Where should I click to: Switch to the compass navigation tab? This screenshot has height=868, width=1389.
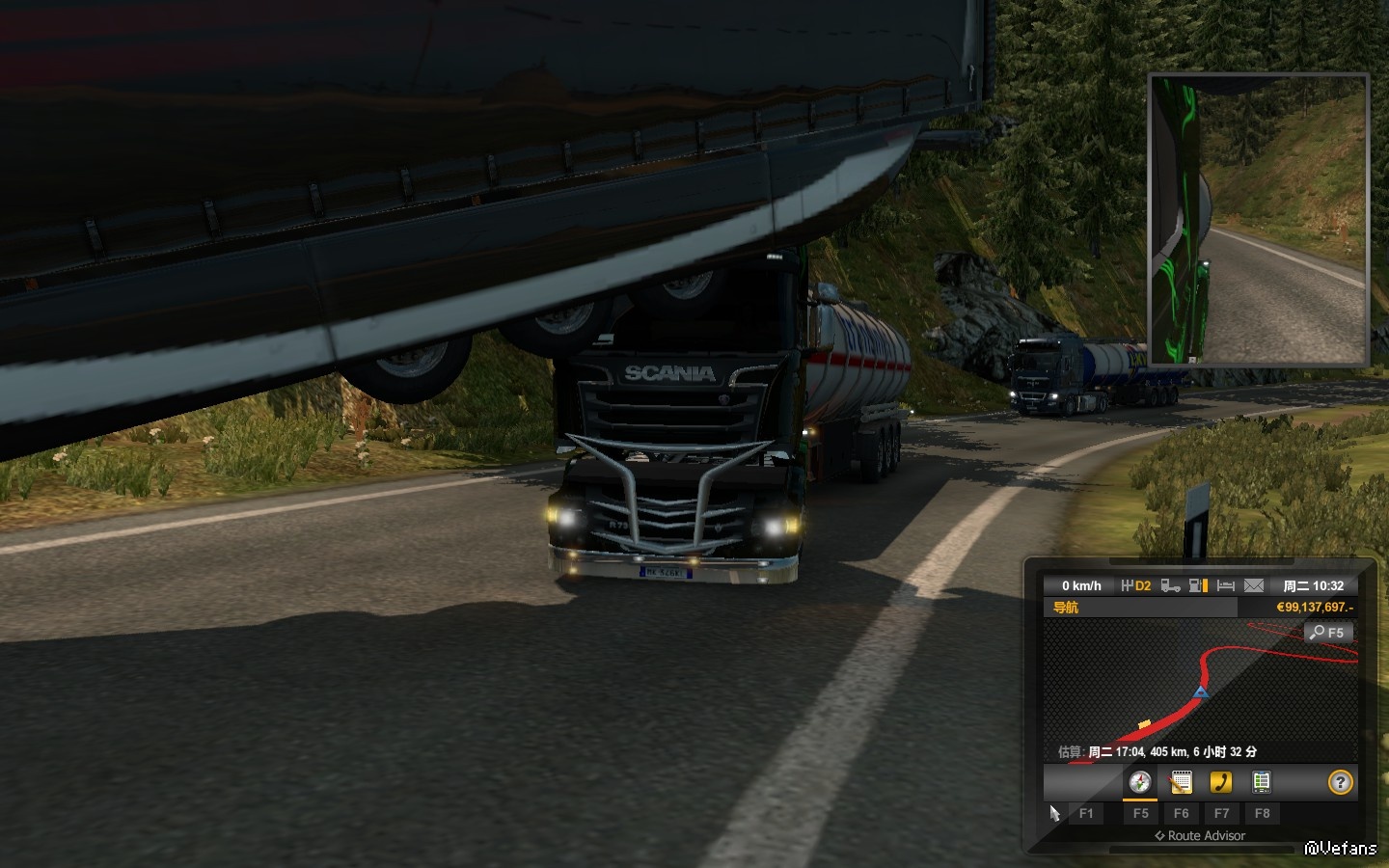point(1140,782)
